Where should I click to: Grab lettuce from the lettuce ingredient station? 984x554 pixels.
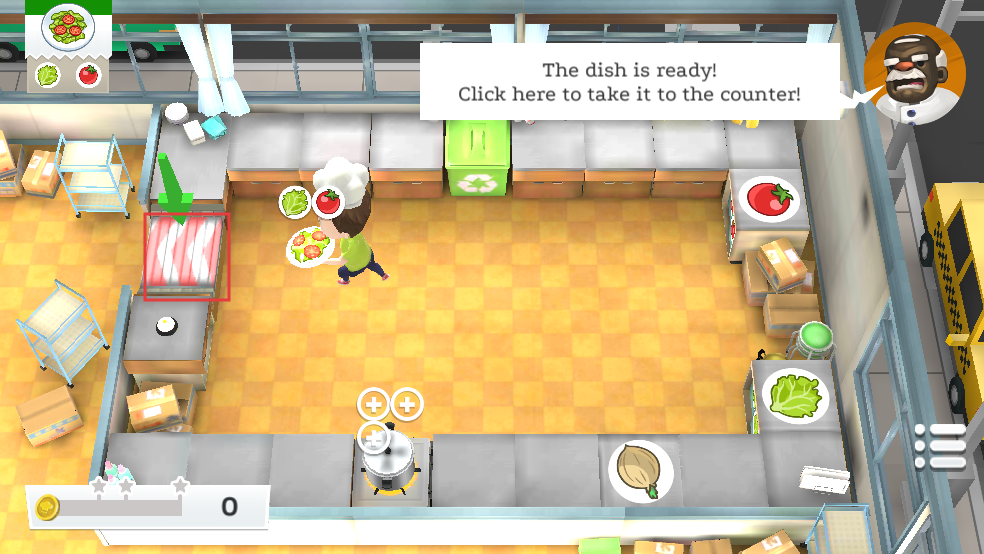pos(795,396)
